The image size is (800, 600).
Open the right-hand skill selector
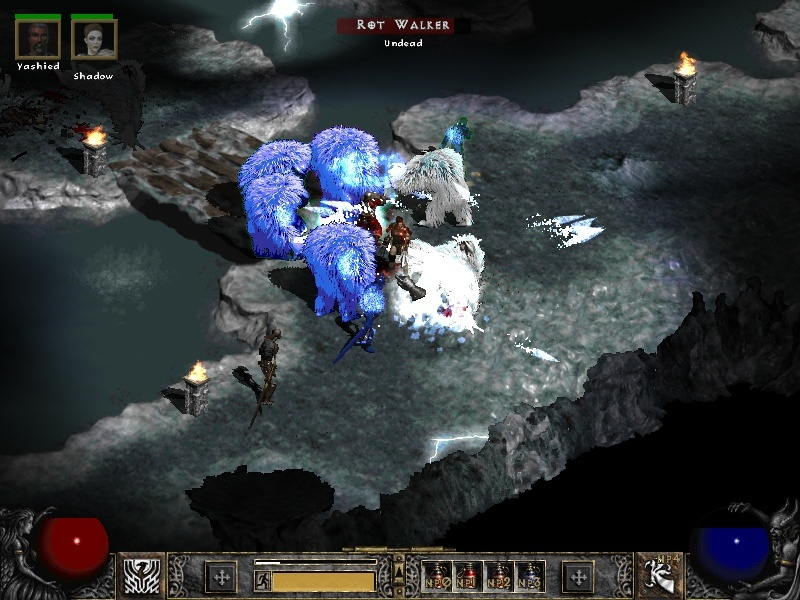659,576
